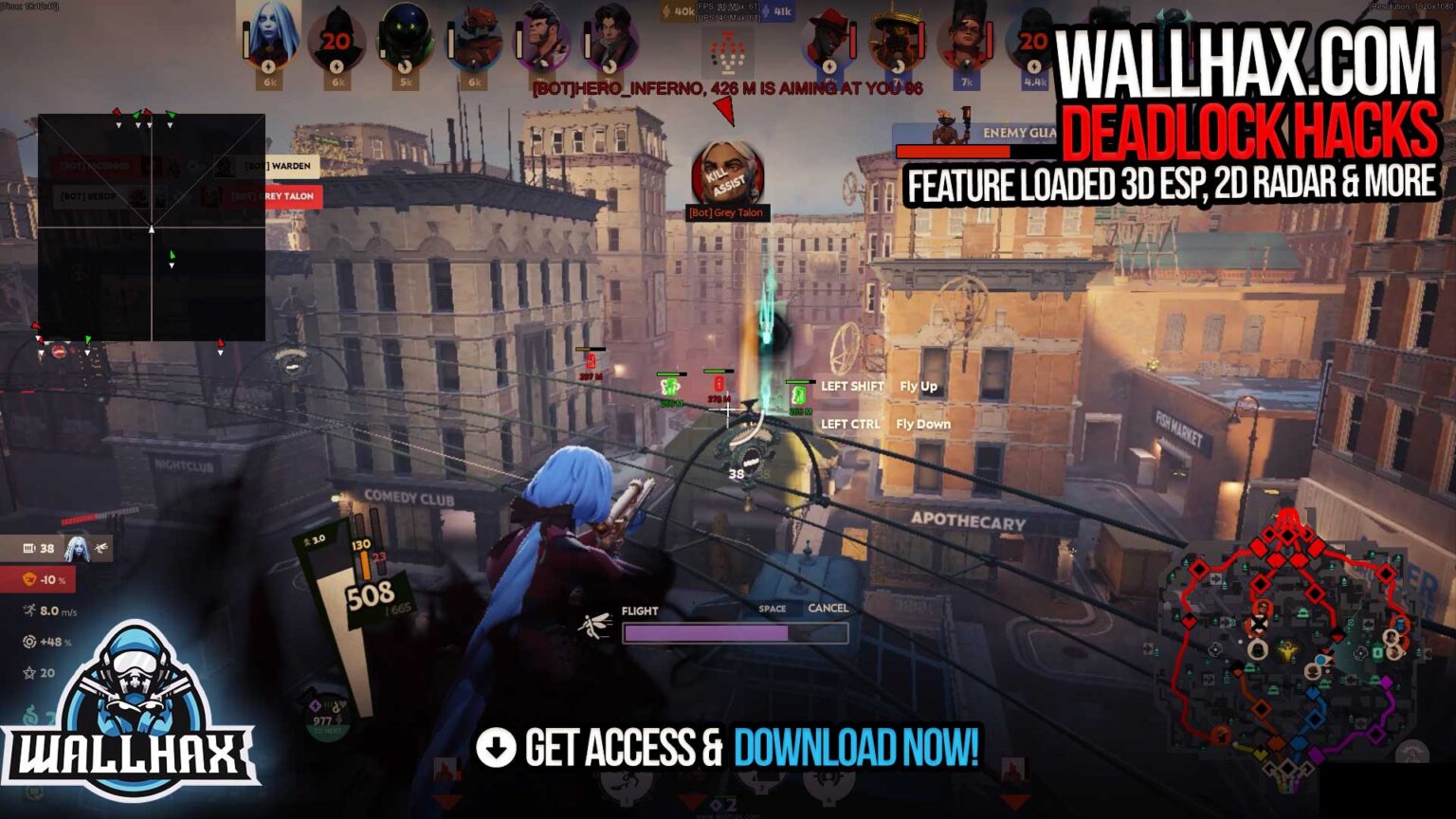Screen dimensions: 1456x819
Task: Click the star icon showing 20
Action: click(29, 672)
